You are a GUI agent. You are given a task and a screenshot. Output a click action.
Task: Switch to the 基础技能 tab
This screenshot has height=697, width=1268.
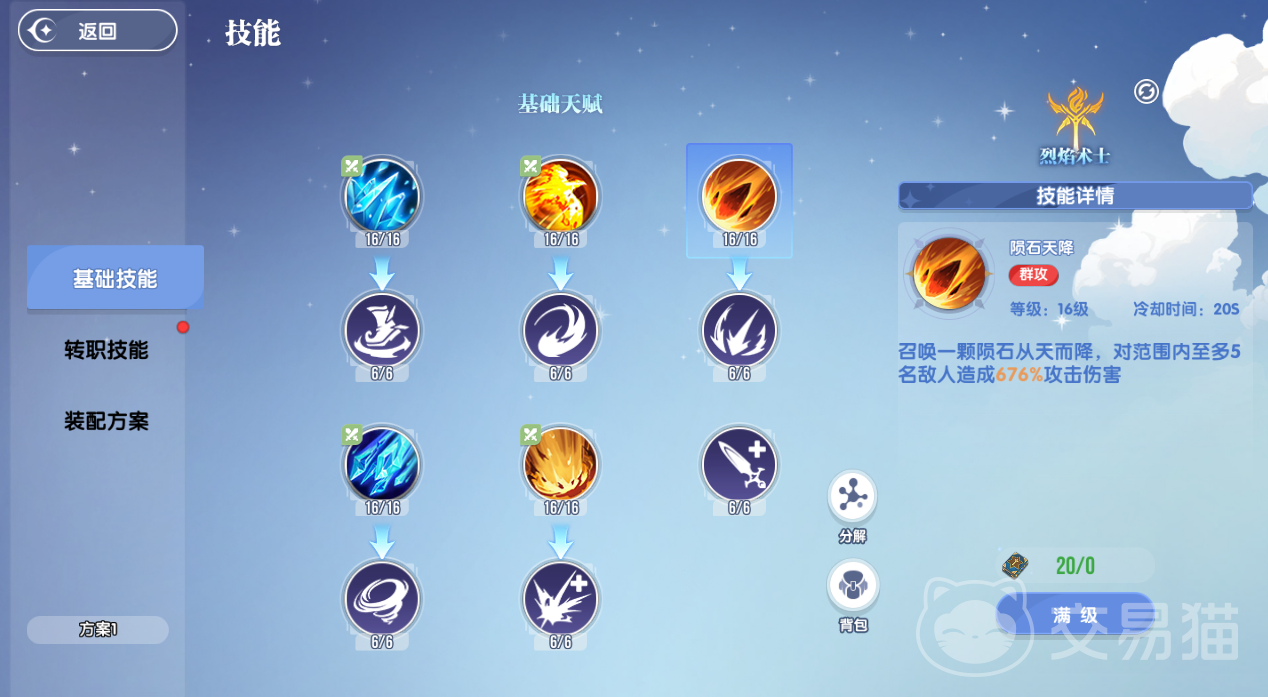[115, 278]
